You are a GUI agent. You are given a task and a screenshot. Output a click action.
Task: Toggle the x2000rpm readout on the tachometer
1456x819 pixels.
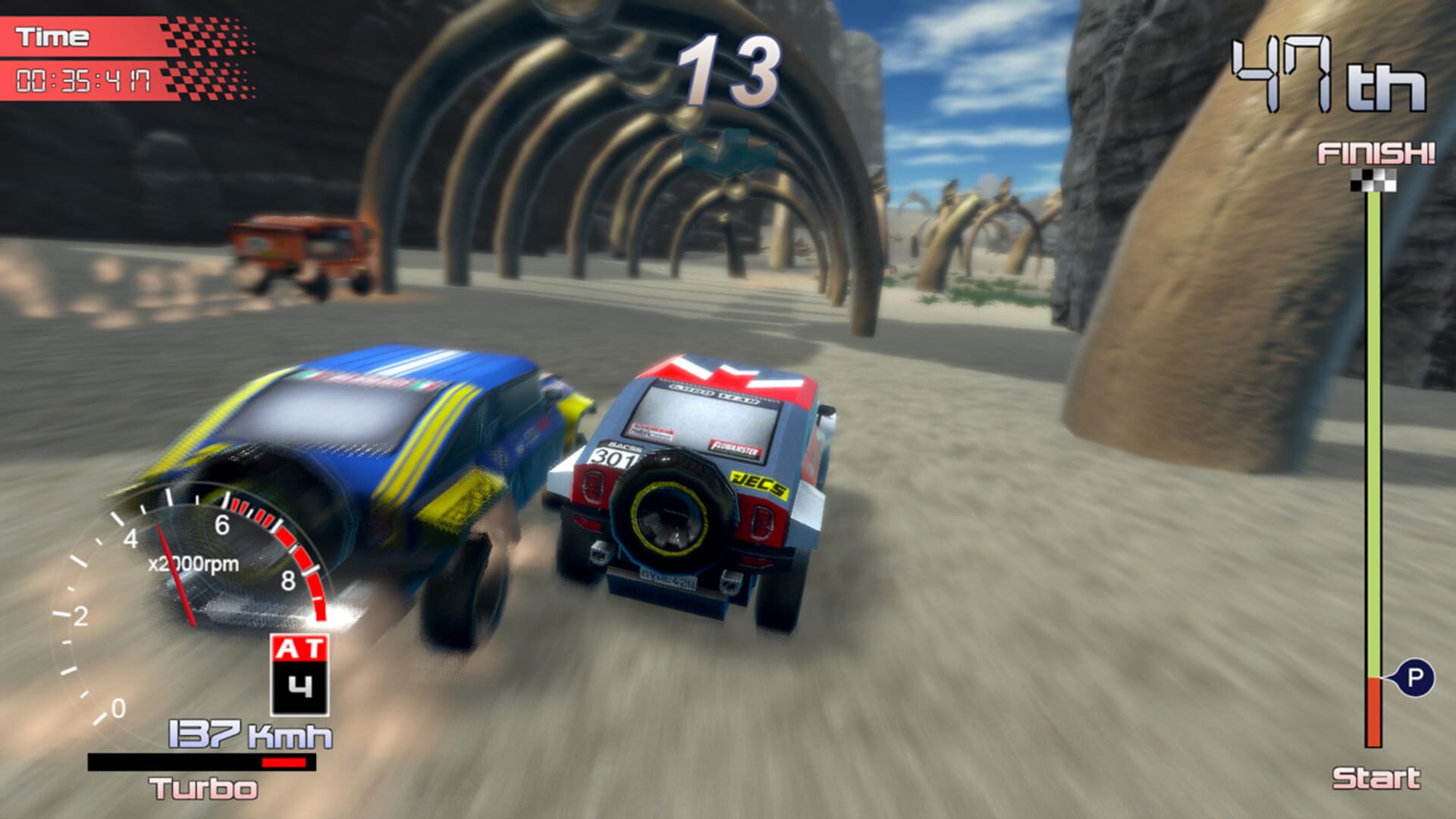pos(196,564)
